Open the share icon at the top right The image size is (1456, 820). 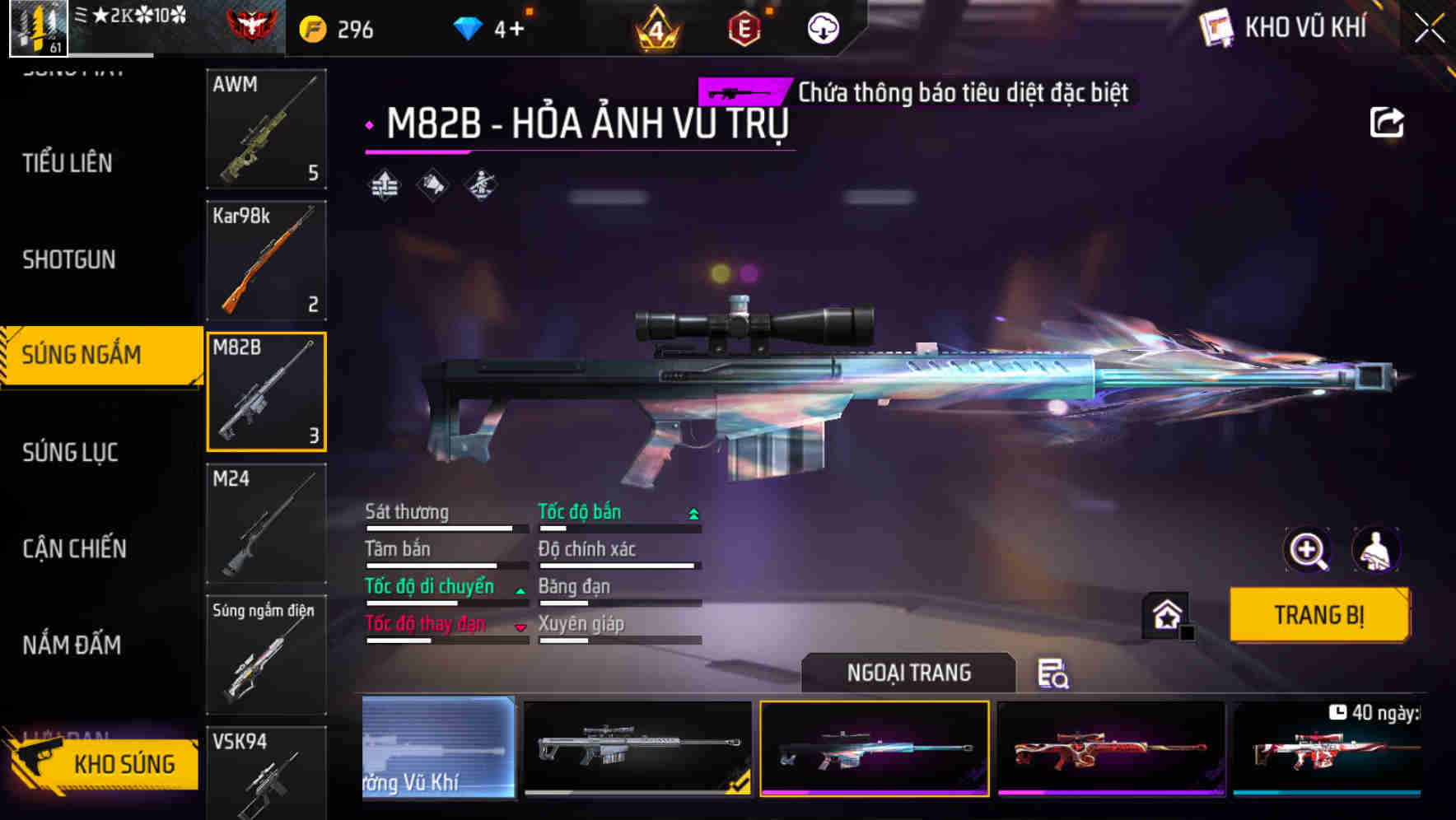pyautogui.click(x=1388, y=122)
